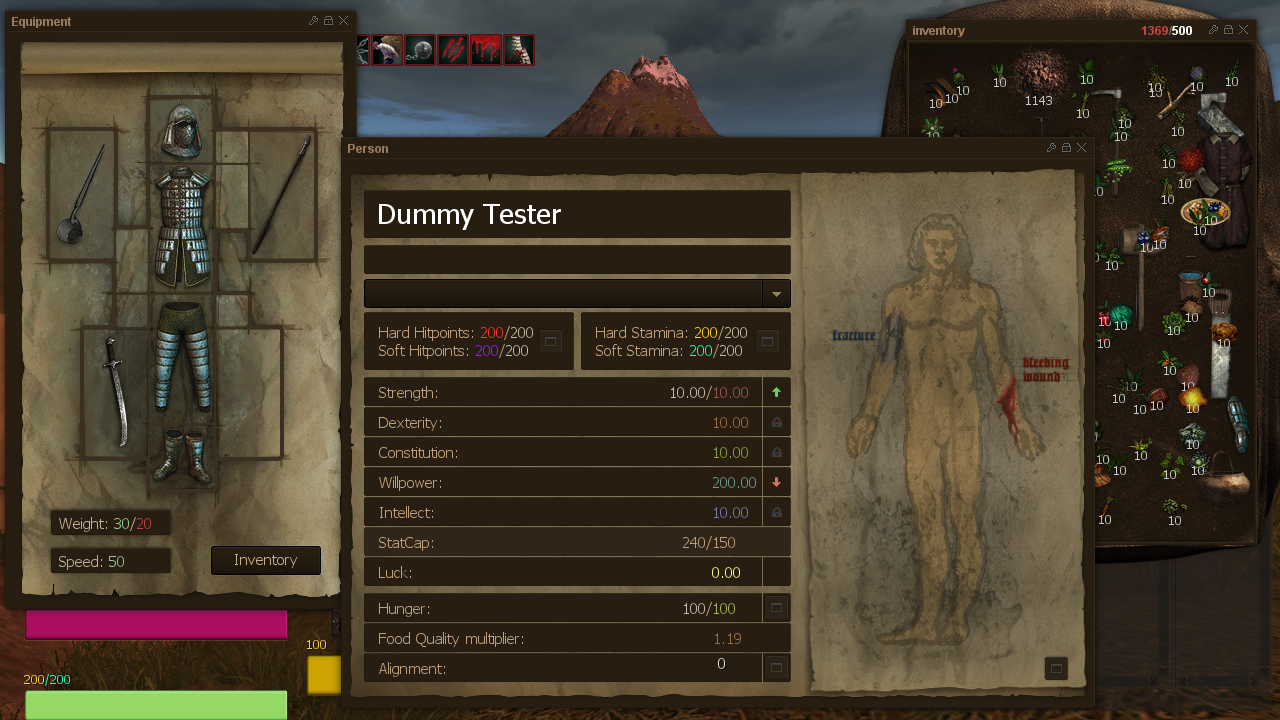The width and height of the screenshot is (1280, 720).
Task: Select the spear in the equipment slot
Action: click(282, 196)
